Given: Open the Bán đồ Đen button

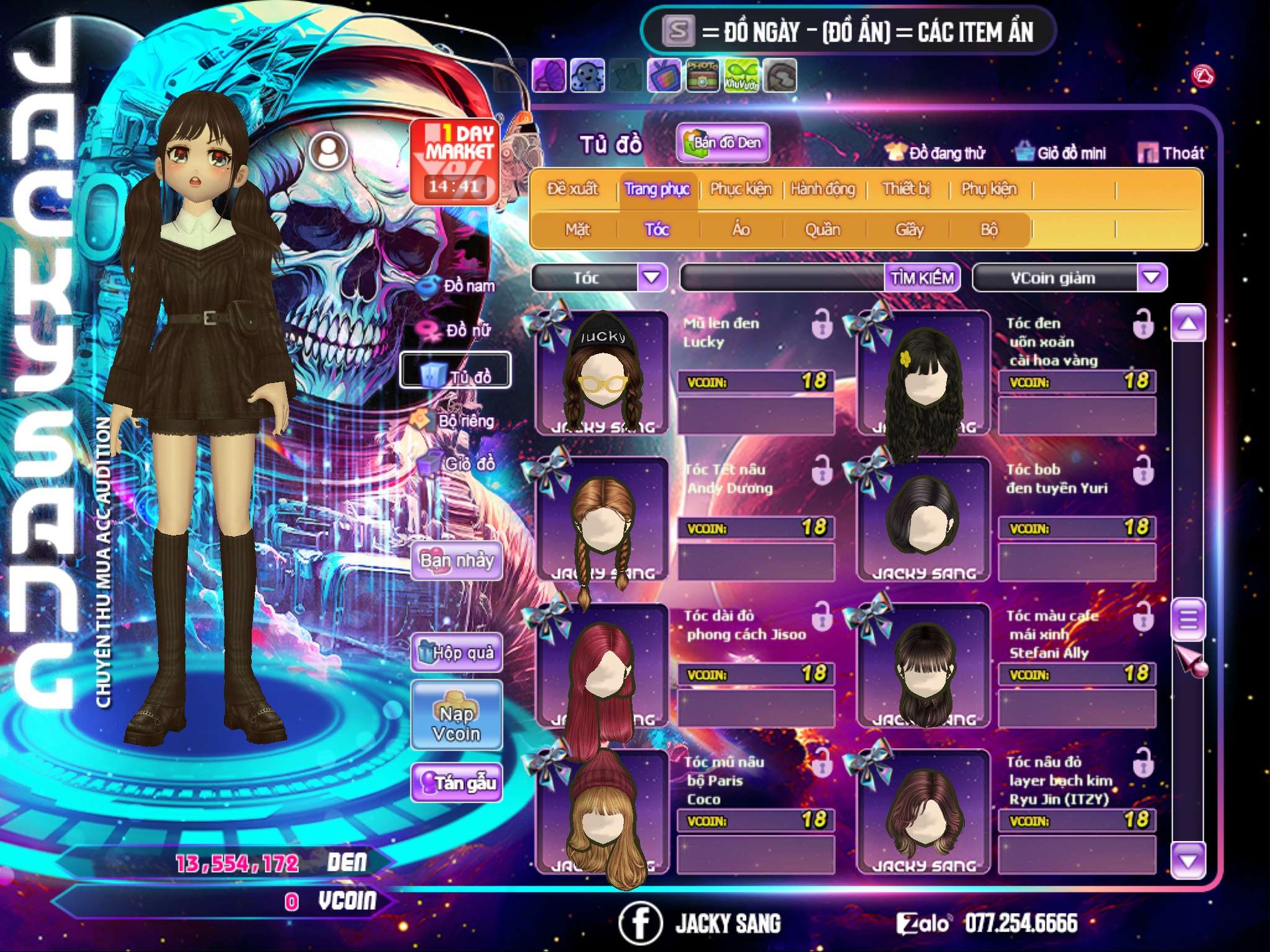Looking at the screenshot, I should tap(723, 143).
